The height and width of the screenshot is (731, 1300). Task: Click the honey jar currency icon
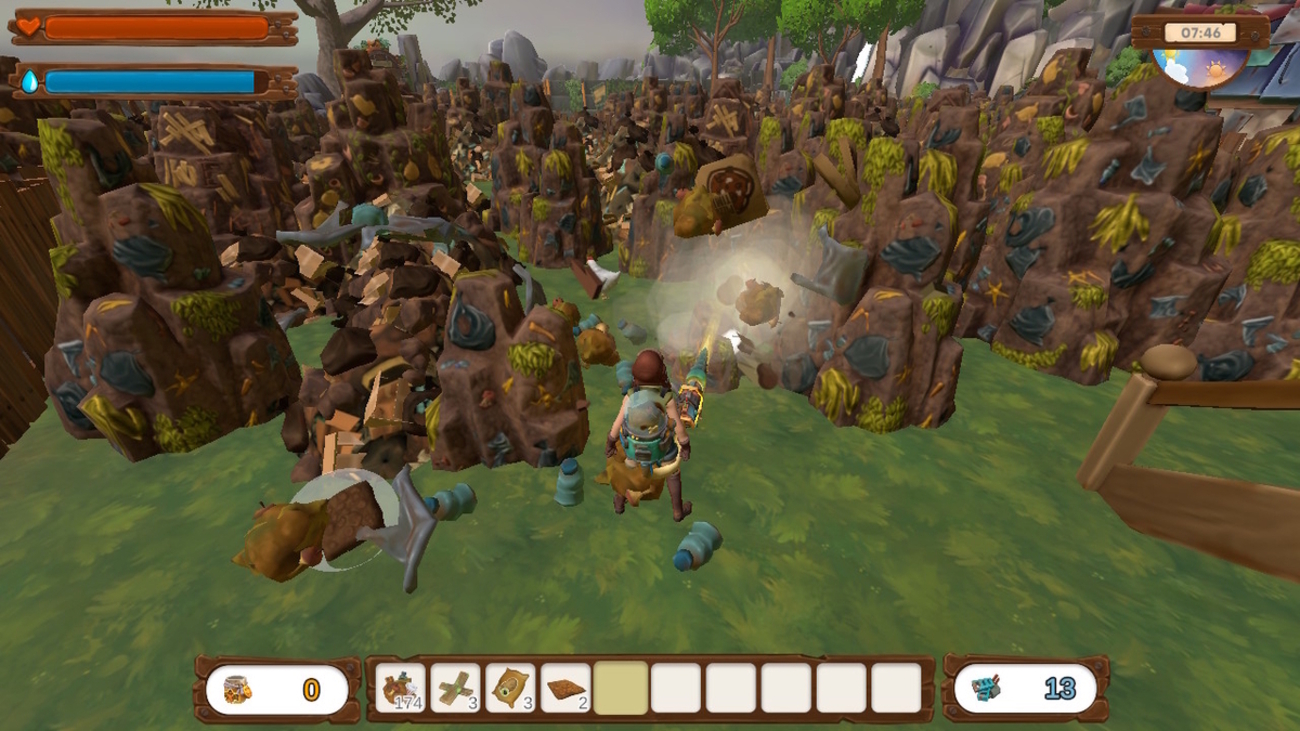[x=237, y=690]
